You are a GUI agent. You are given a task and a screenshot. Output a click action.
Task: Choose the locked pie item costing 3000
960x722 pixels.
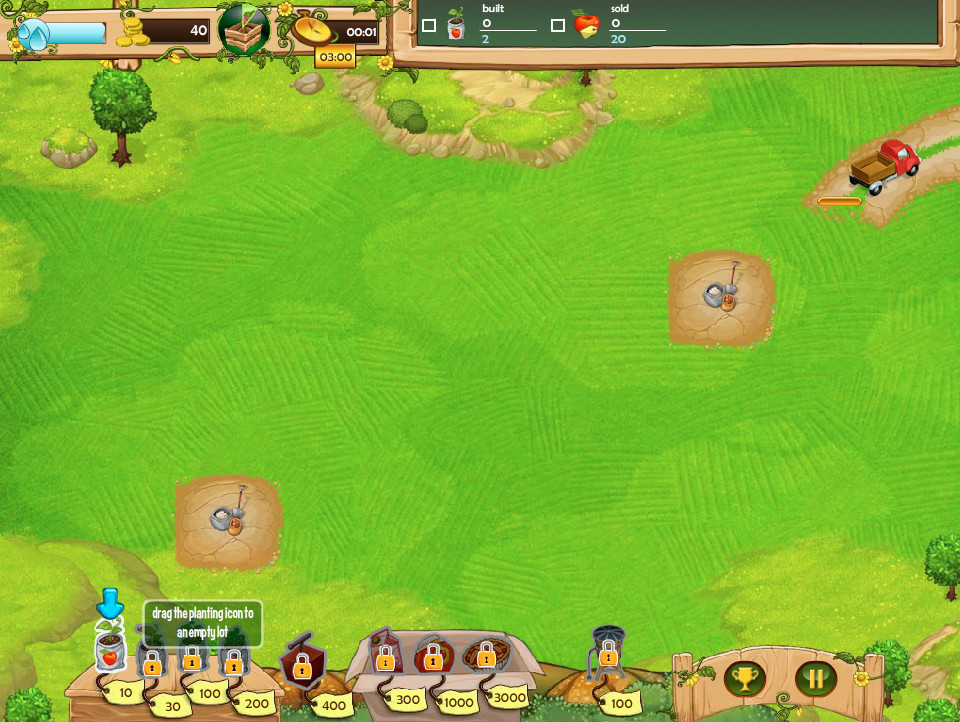click(x=486, y=655)
